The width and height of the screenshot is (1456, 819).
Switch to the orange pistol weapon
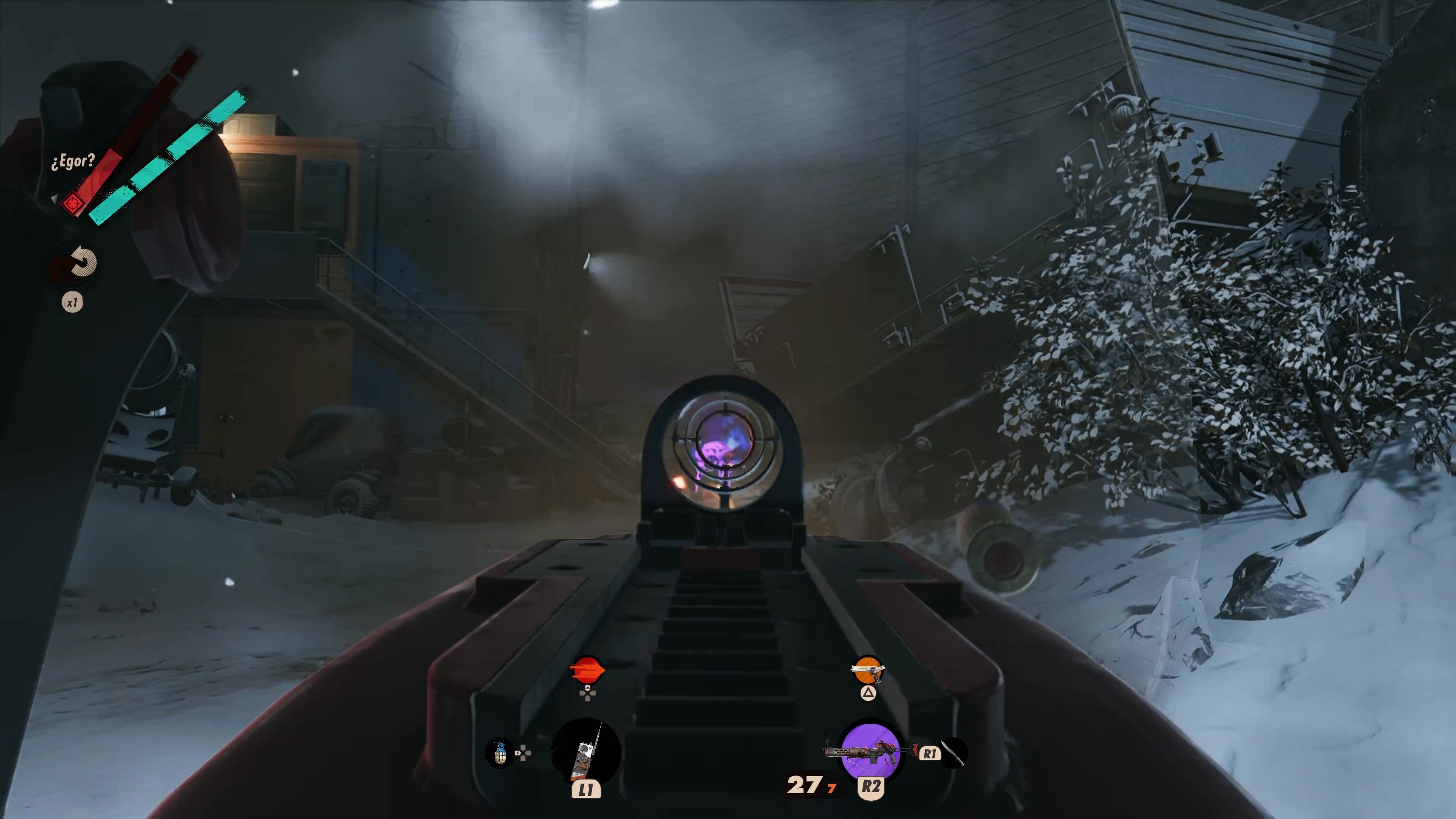867,671
